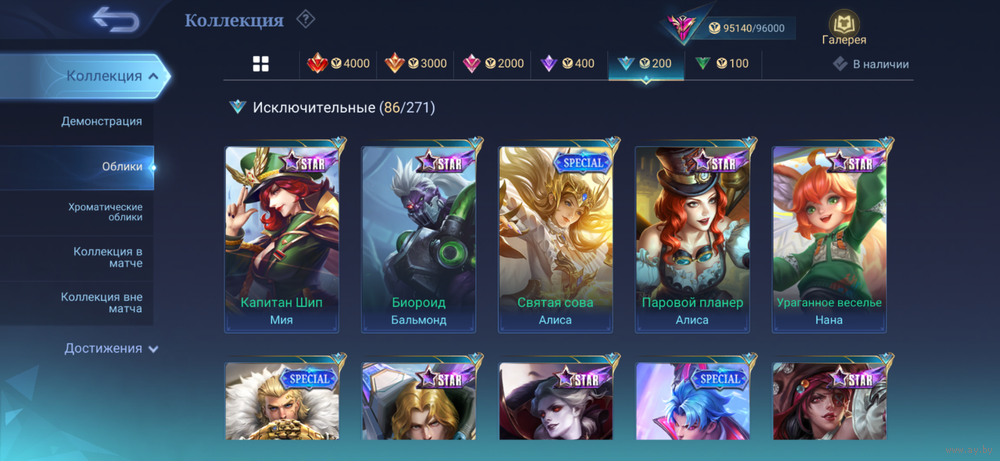Open the Демонстрация menu entry
Screen dimensions: 1000x461
[x=101, y=121]
